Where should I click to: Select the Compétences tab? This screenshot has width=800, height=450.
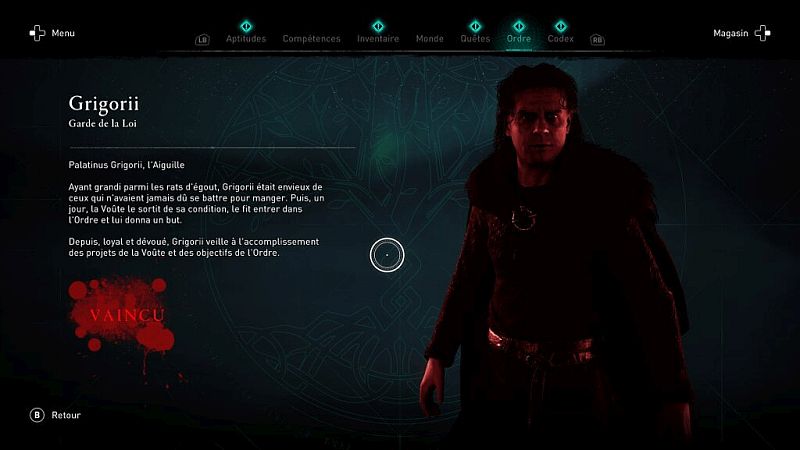(311, 39)
